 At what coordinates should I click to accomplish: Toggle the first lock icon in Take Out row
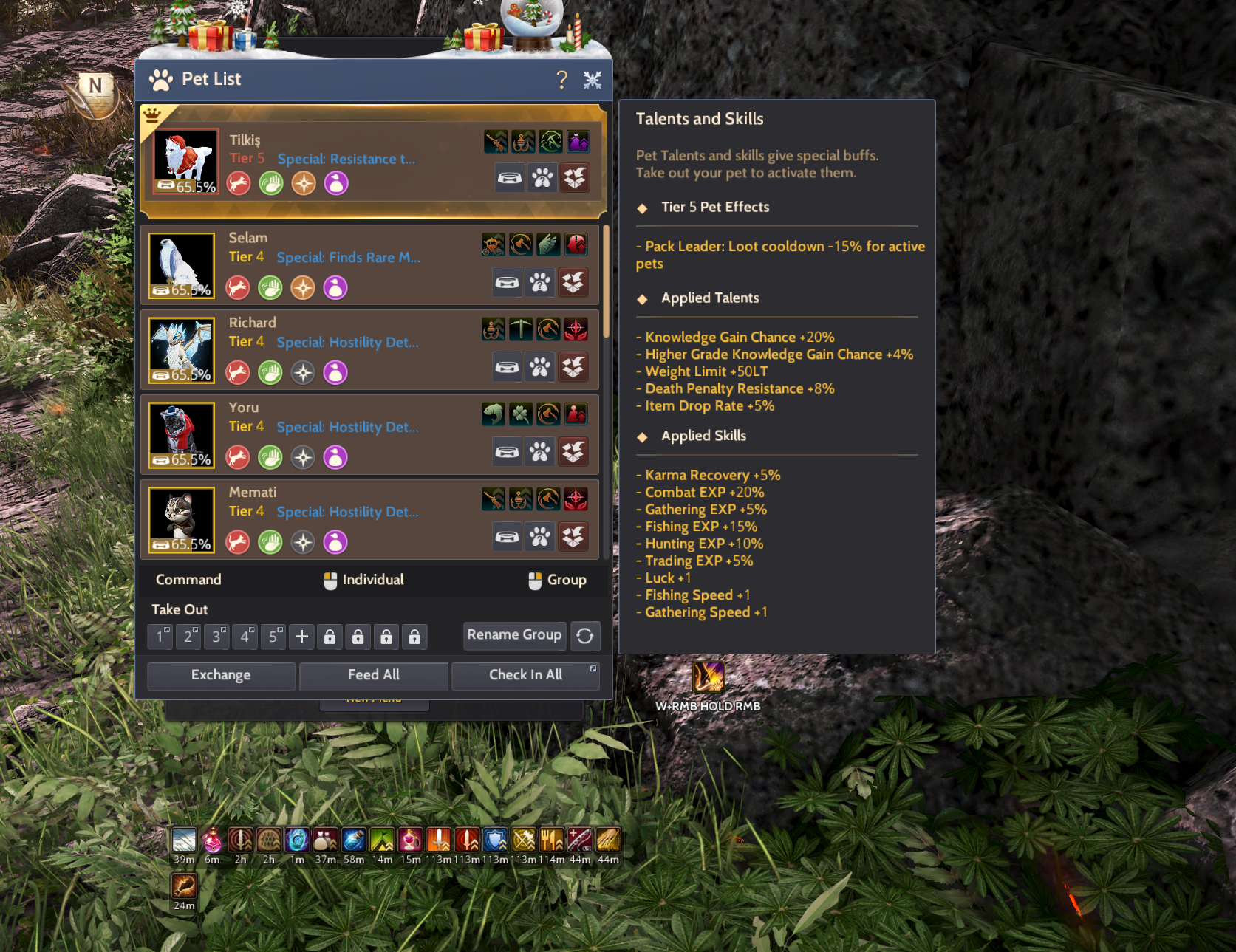pyautogui.click(x=330, y=636)
